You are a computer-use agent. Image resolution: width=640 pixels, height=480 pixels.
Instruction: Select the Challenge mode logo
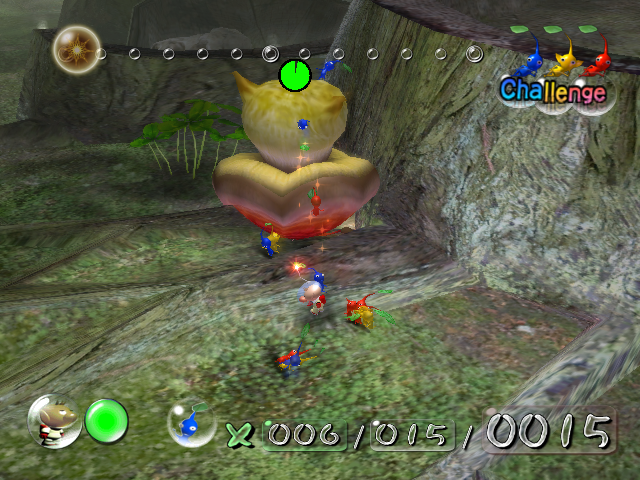coord(553,90)
